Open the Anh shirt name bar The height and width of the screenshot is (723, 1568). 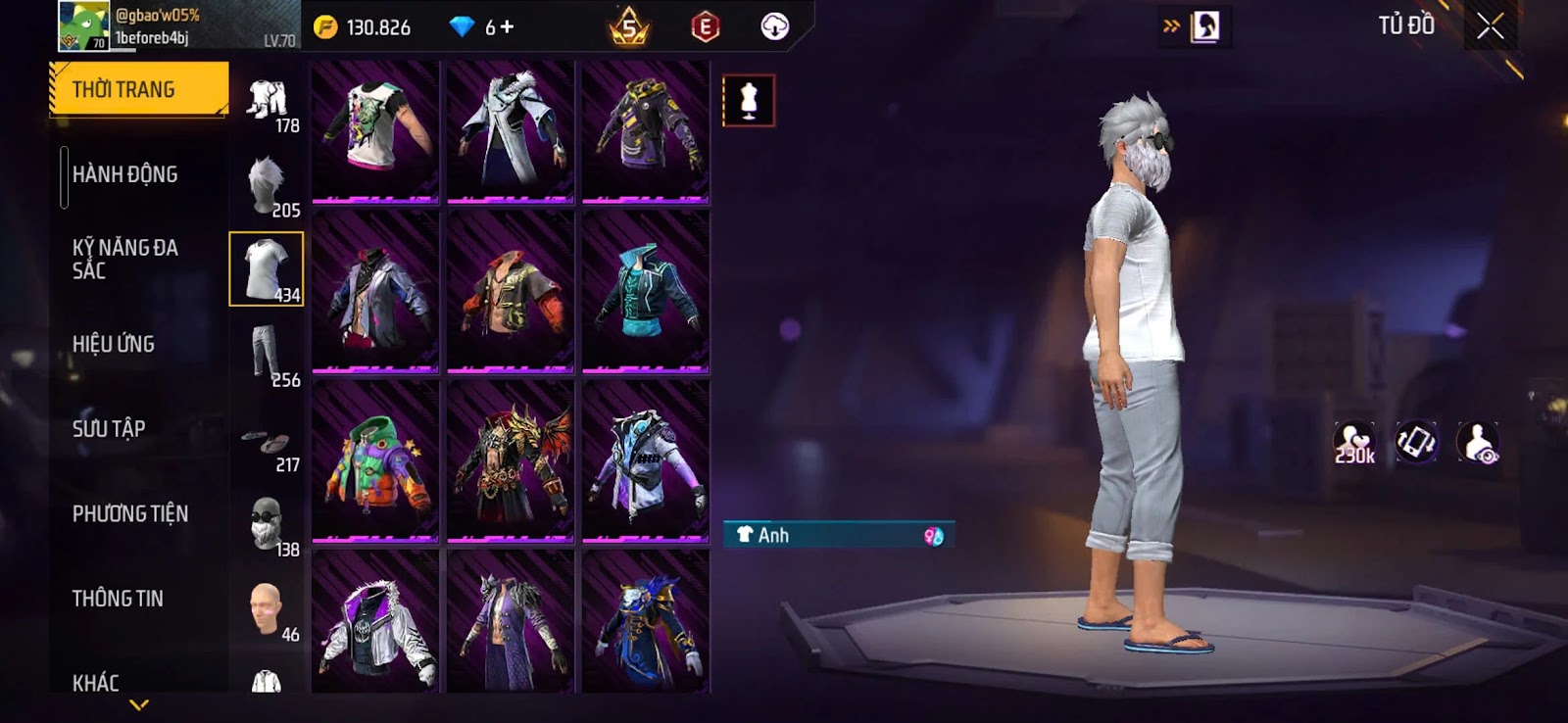[838, 535]
